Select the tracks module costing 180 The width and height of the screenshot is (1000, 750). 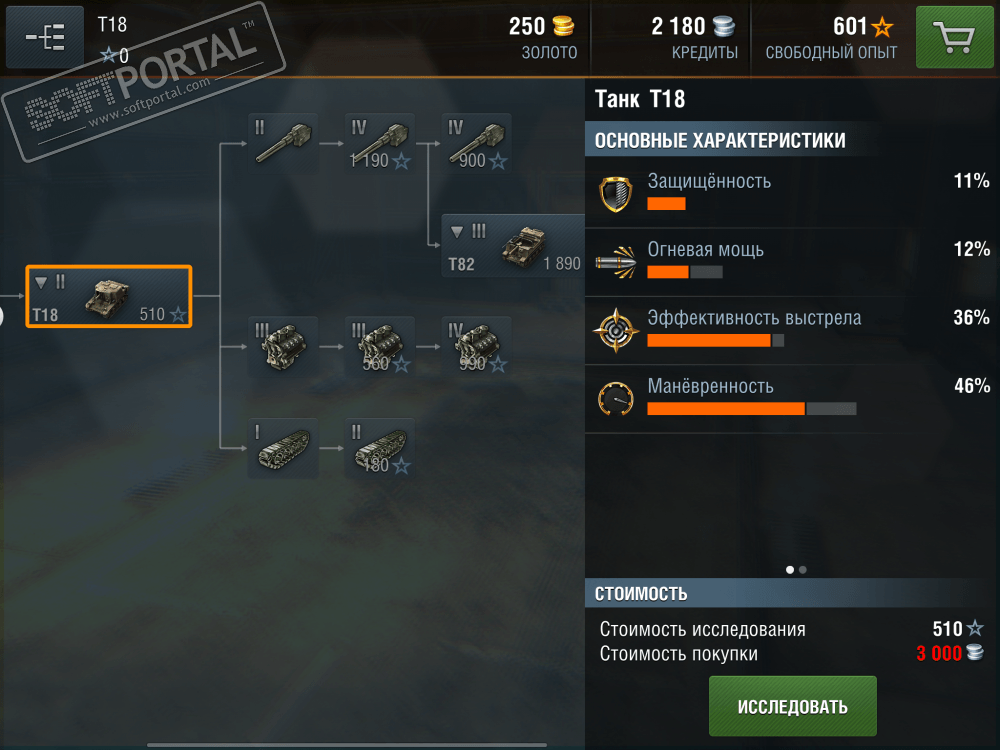pos(379,449)
